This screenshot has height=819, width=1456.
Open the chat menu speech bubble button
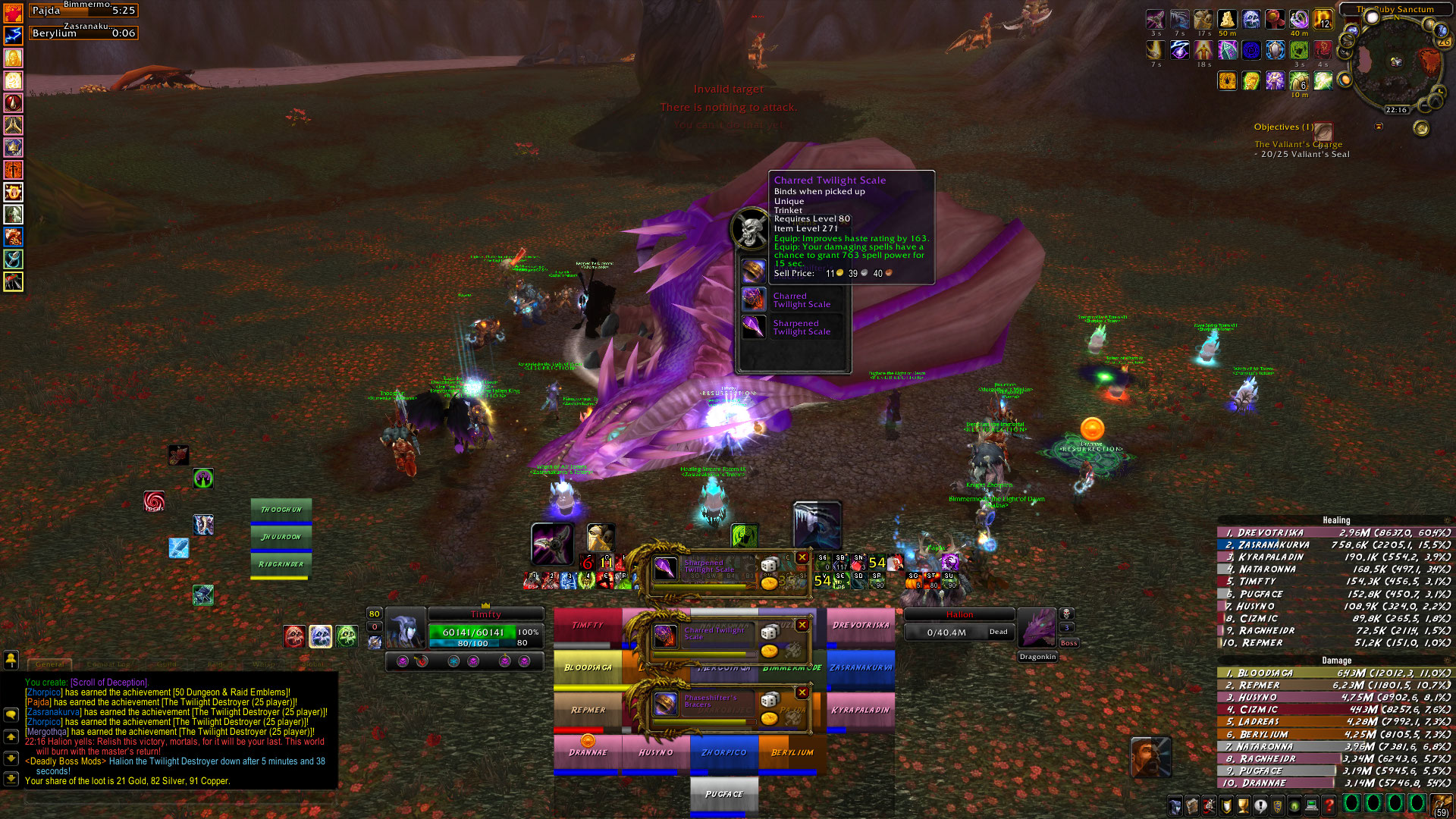click(11, 714)
